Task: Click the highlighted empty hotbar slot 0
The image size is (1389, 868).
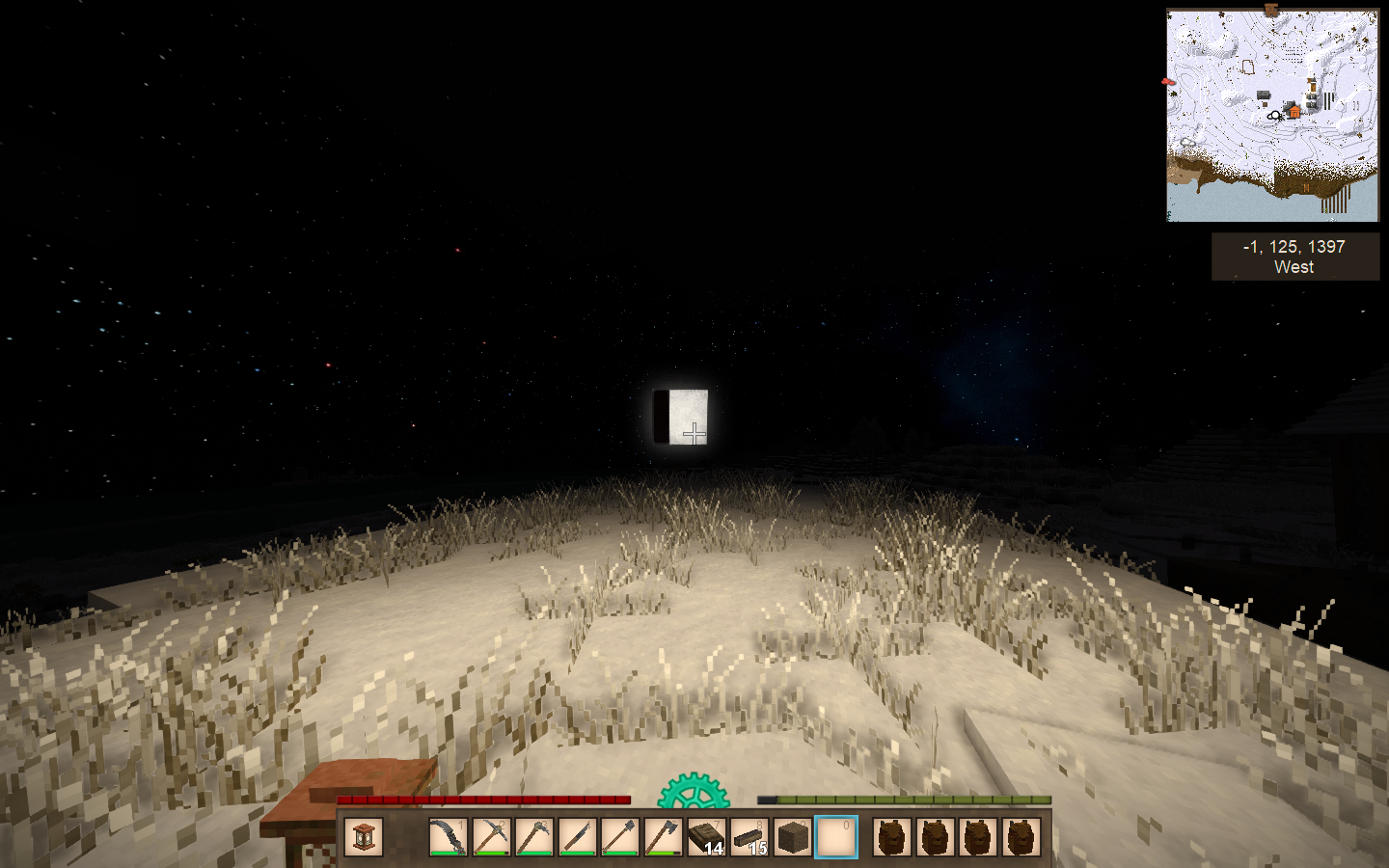Action: [x=835, y=837]
